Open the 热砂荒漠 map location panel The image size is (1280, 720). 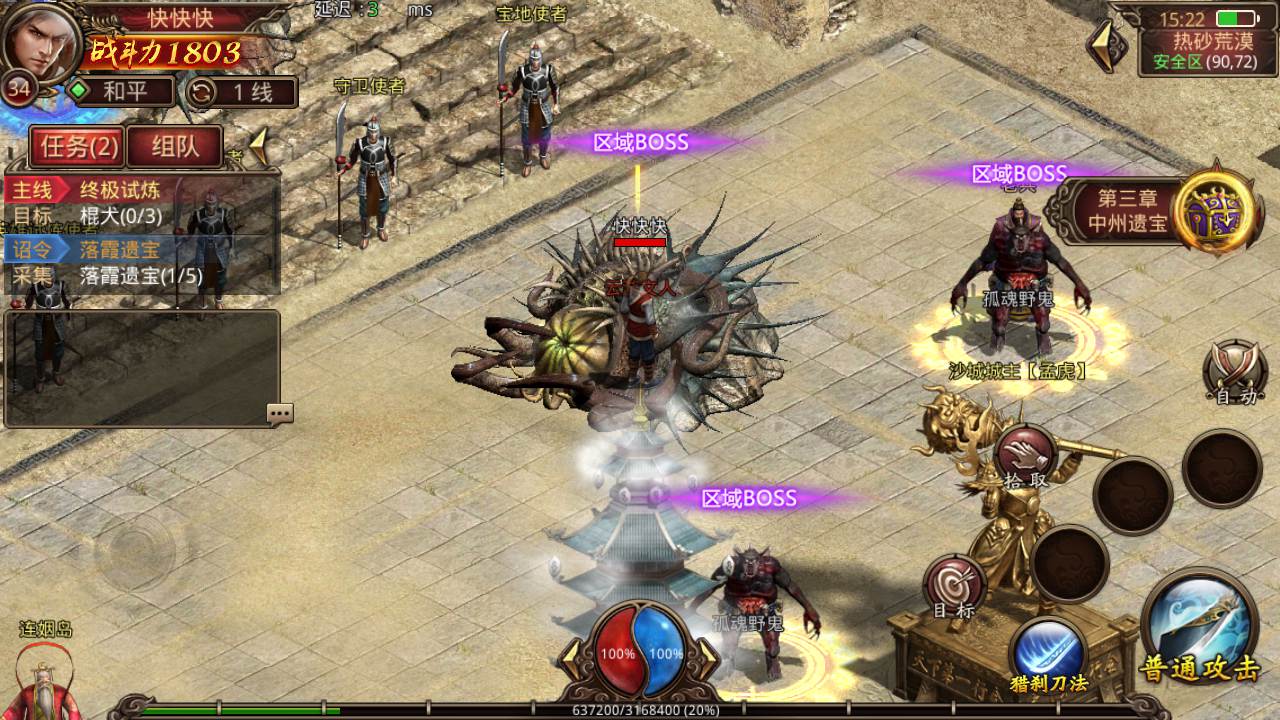[x=1198, y=52]
